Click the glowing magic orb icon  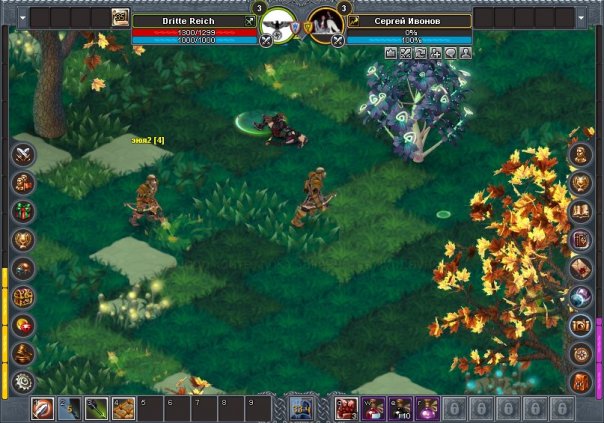(580, 297)
